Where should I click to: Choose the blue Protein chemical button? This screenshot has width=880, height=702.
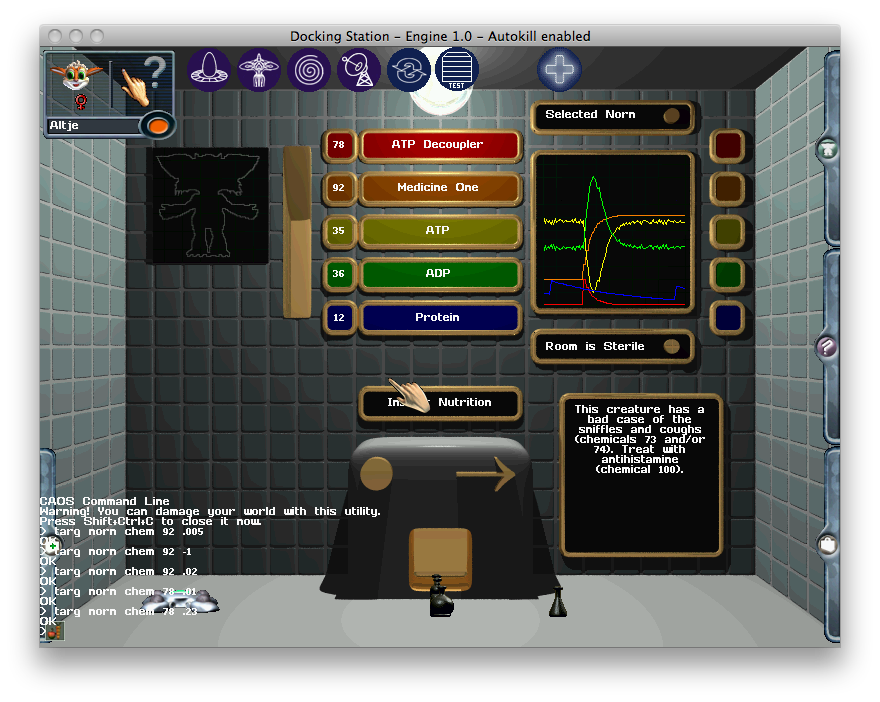tap(440, 318)
